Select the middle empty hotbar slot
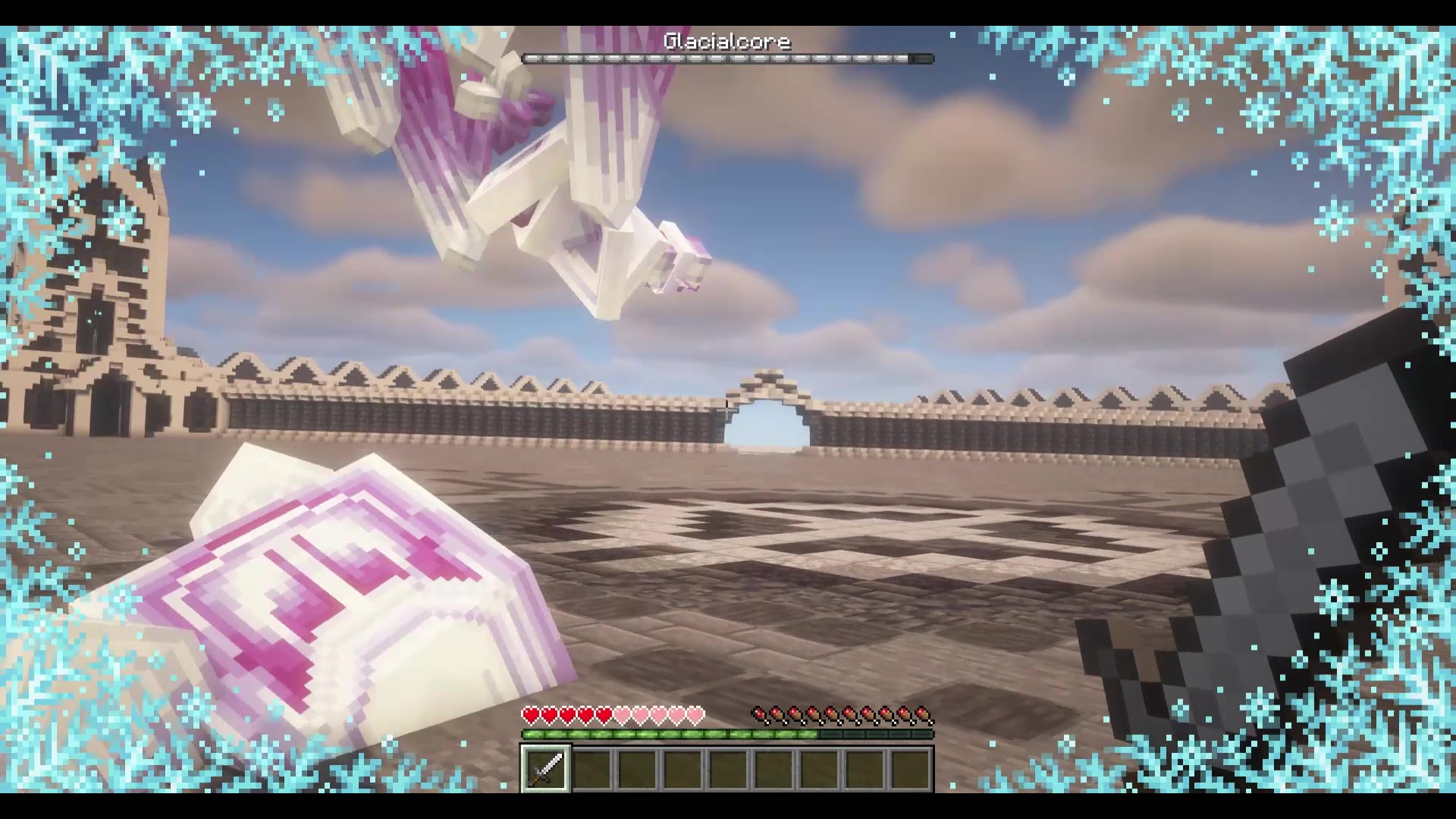Screen dimensions: 1456x819 (728, 769)
